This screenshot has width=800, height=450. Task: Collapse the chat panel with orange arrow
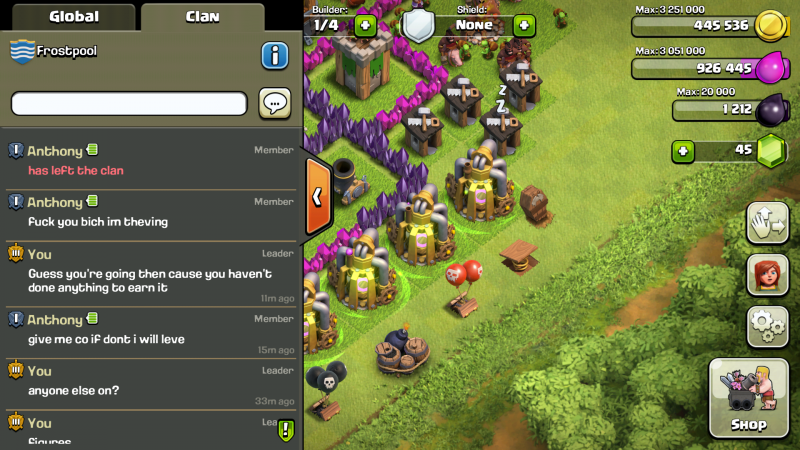(x=317, y=197)
